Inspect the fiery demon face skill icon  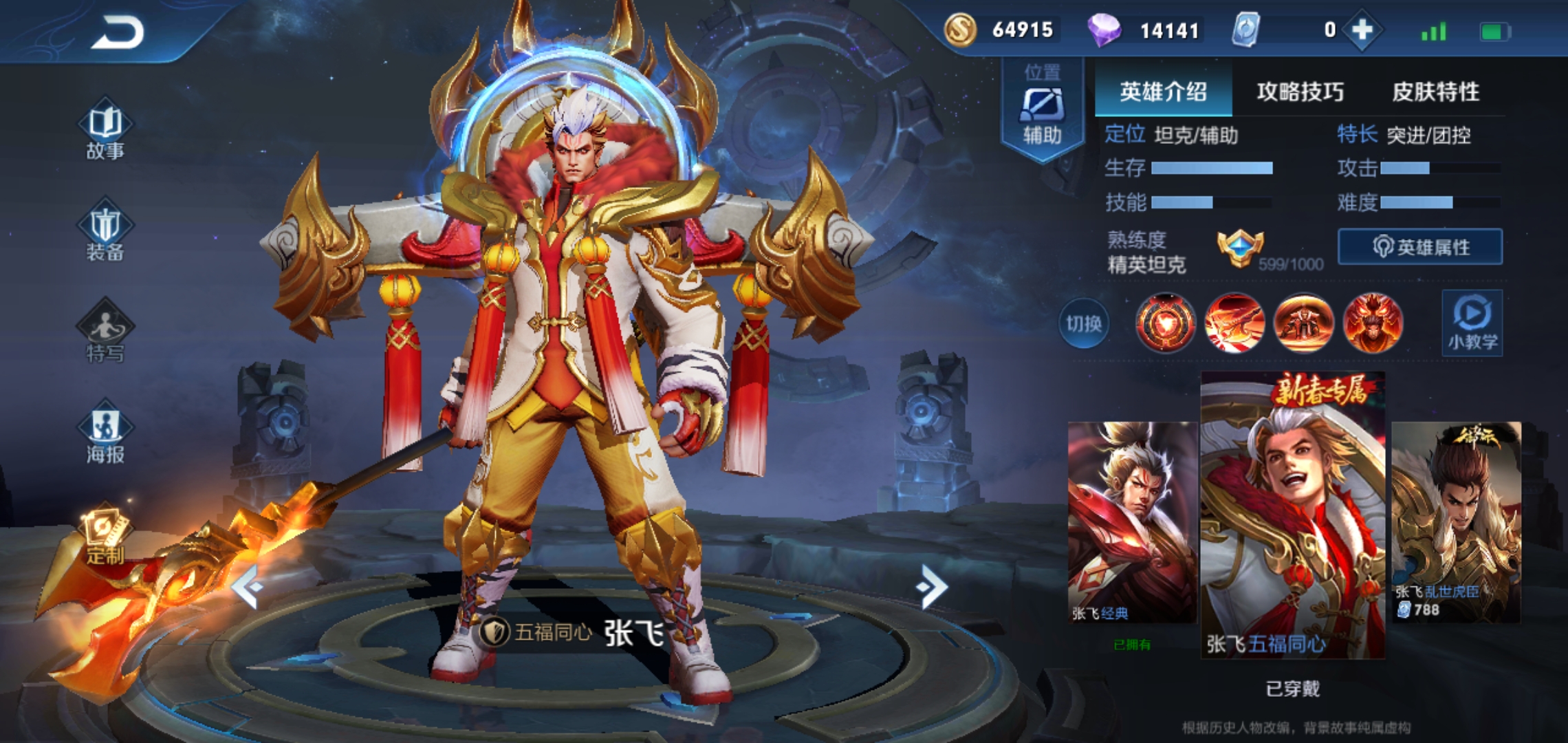coord(1373,323)
